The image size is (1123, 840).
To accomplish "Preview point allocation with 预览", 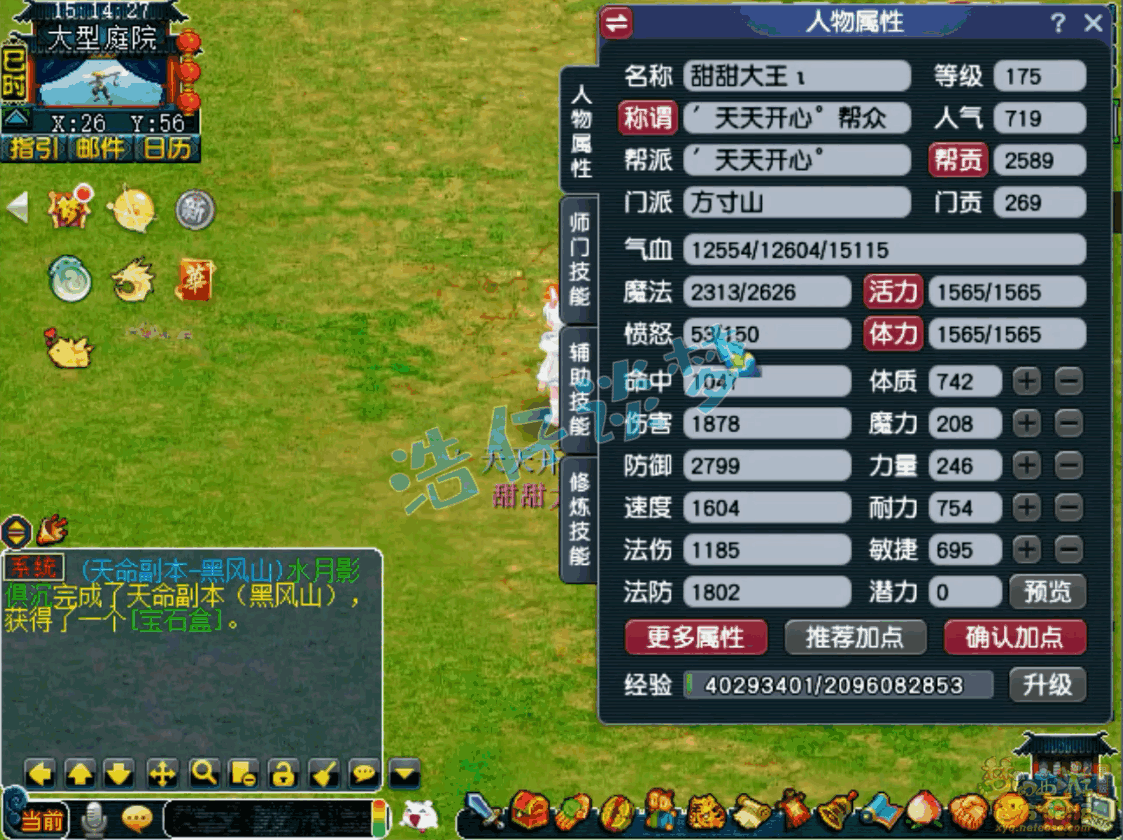I will coord(1047,591).
